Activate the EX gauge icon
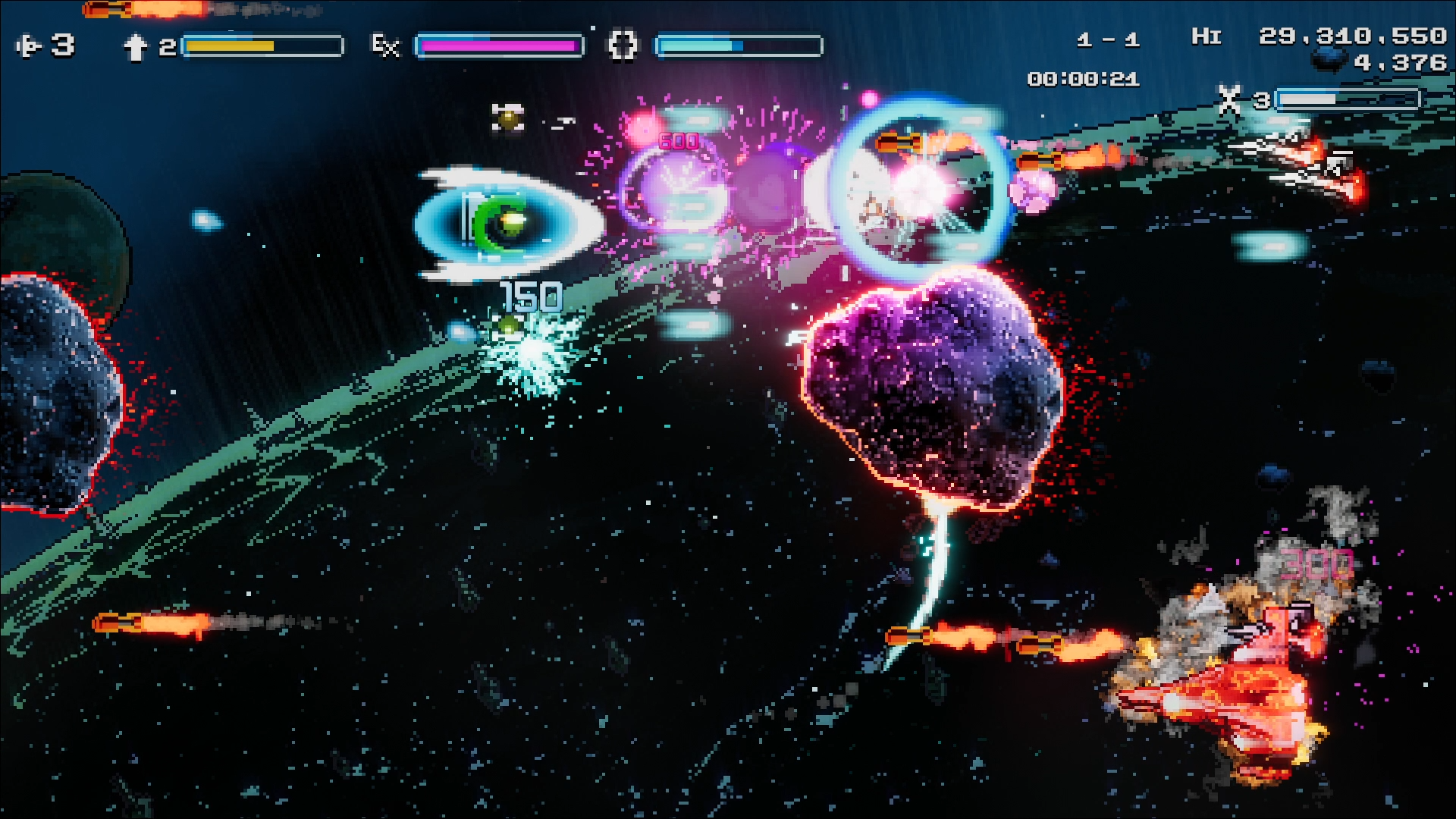The height and width of the screenshot is (819, 1456). click(x=385, y=46)
